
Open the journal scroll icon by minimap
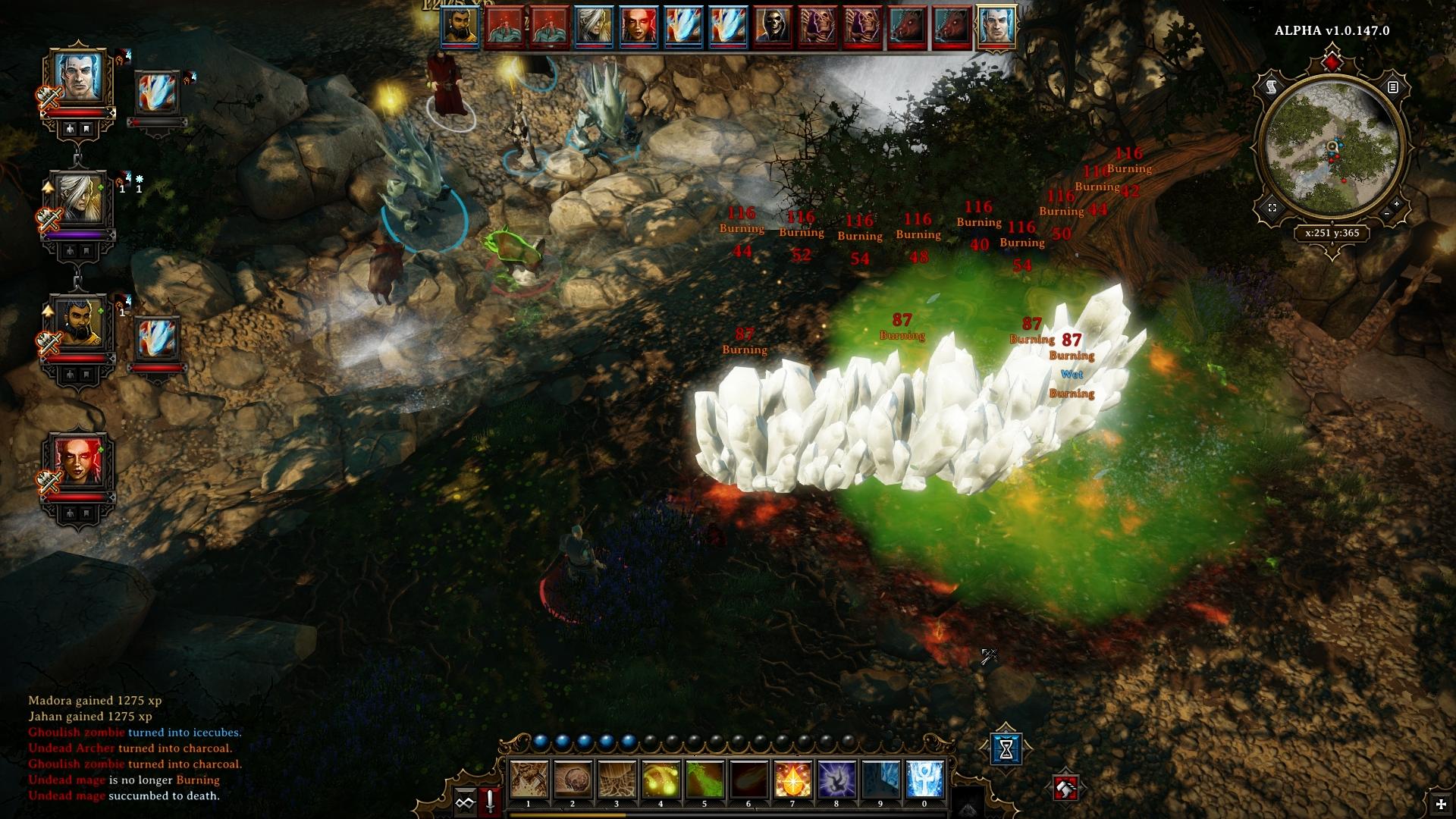(x=1272, y=88)
